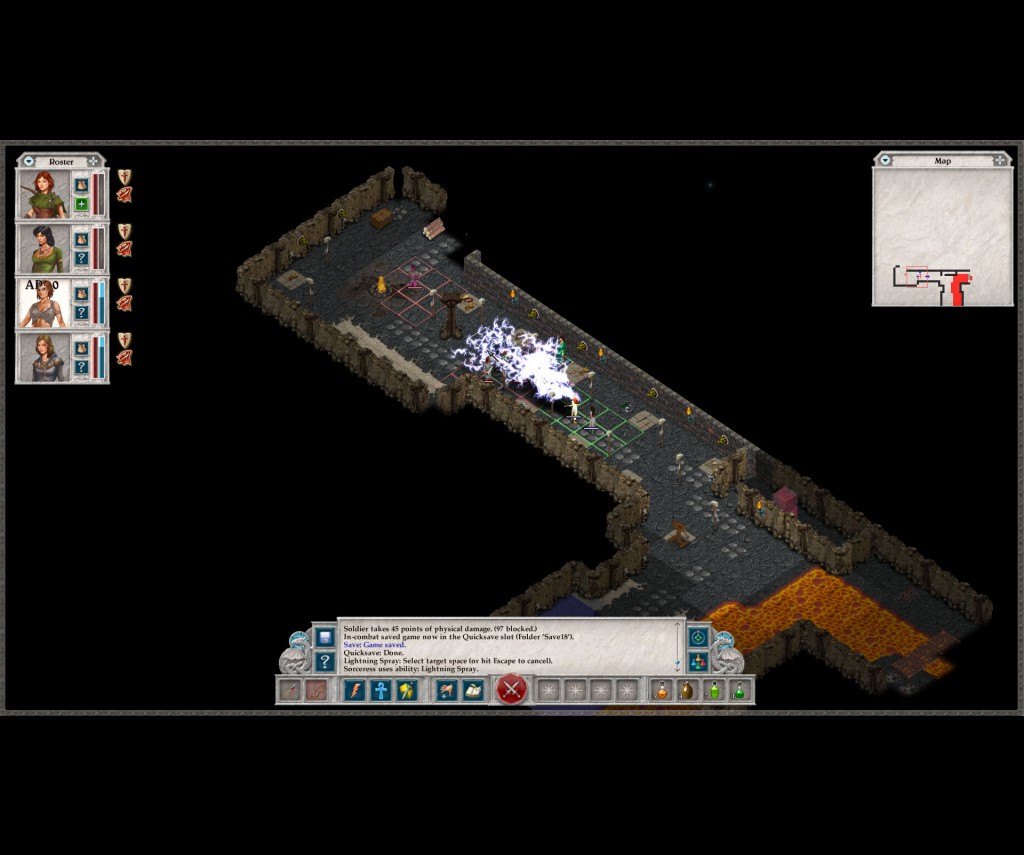Click the green target crosshair button
The height and width of the screenshot is (855, 1024).
698,636
